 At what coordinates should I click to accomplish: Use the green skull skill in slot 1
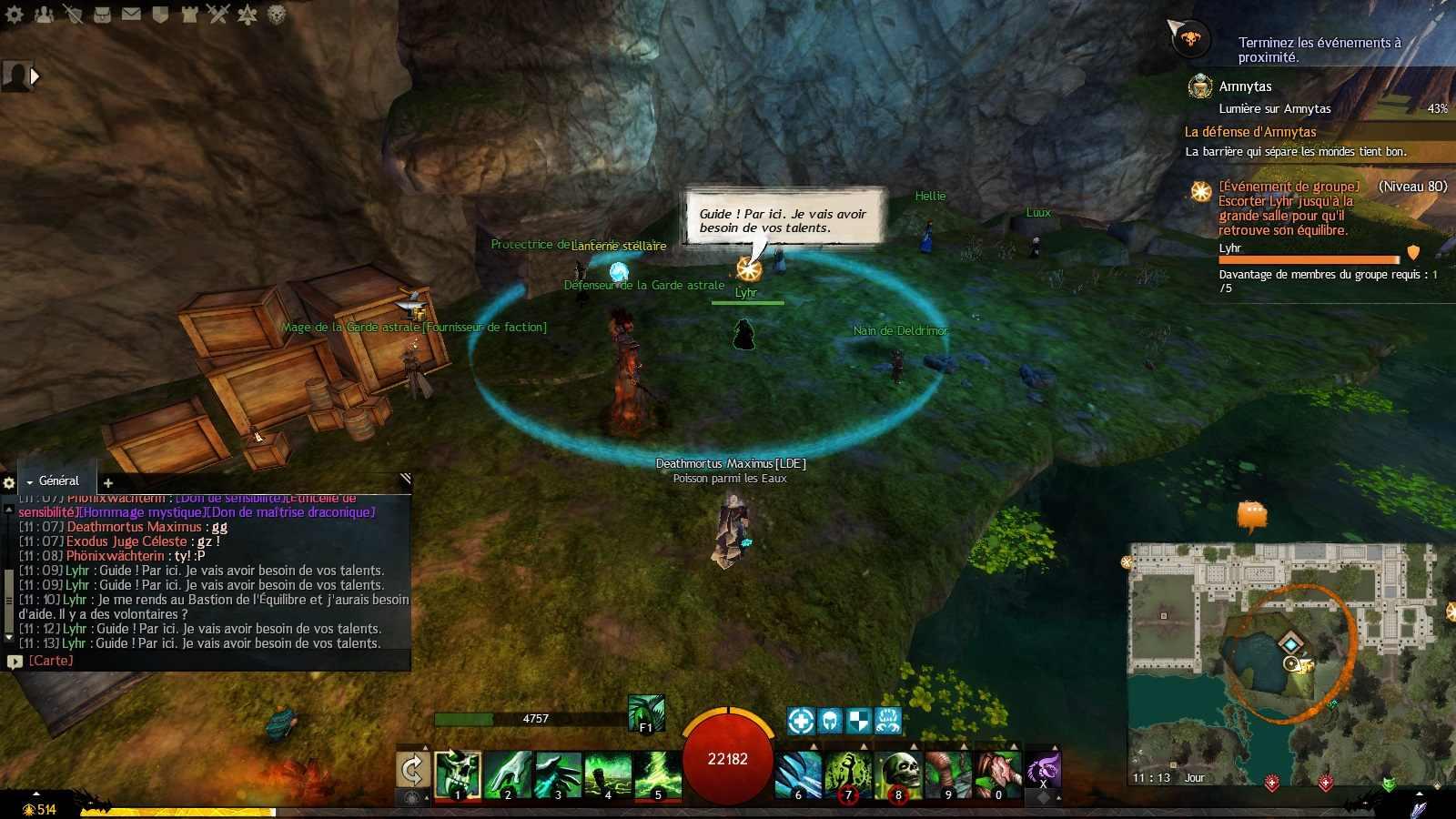coord(458,774)
